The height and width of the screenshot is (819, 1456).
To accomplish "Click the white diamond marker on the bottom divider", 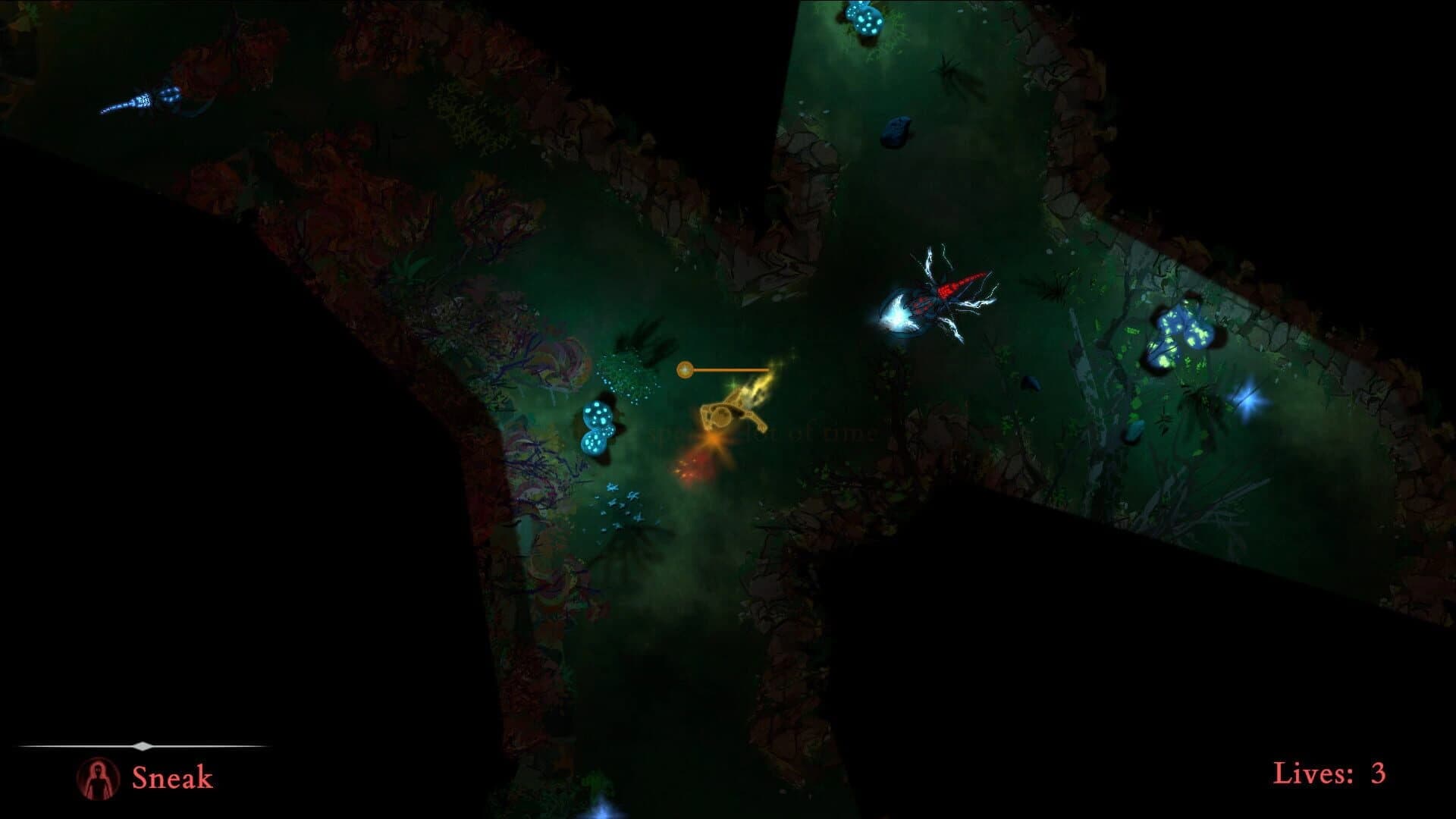I will click(144, 744).
